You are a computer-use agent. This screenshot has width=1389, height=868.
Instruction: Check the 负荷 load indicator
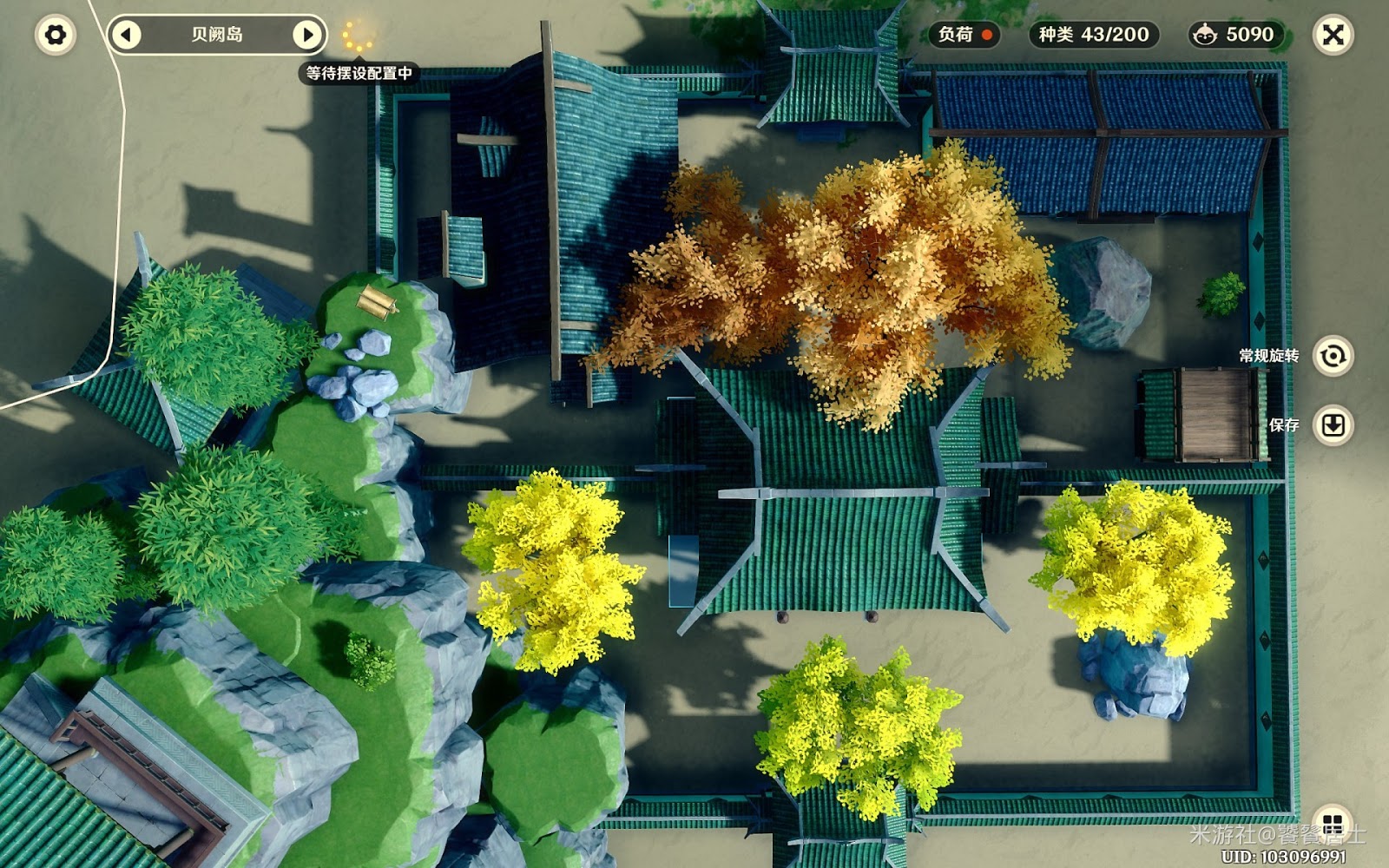click(x=964, y=35)
